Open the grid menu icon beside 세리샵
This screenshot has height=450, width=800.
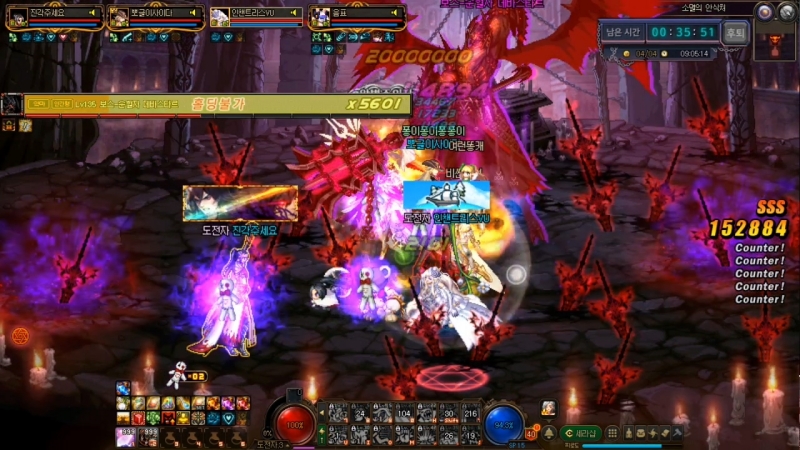point(610,433)
